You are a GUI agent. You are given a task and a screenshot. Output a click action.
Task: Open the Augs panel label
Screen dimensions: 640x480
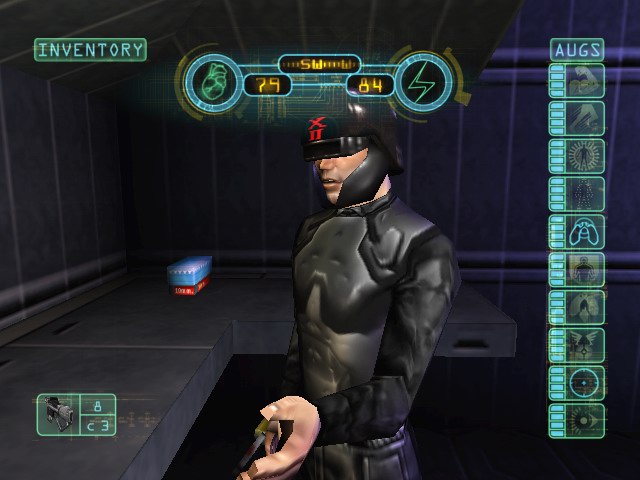tap(577, 49)
